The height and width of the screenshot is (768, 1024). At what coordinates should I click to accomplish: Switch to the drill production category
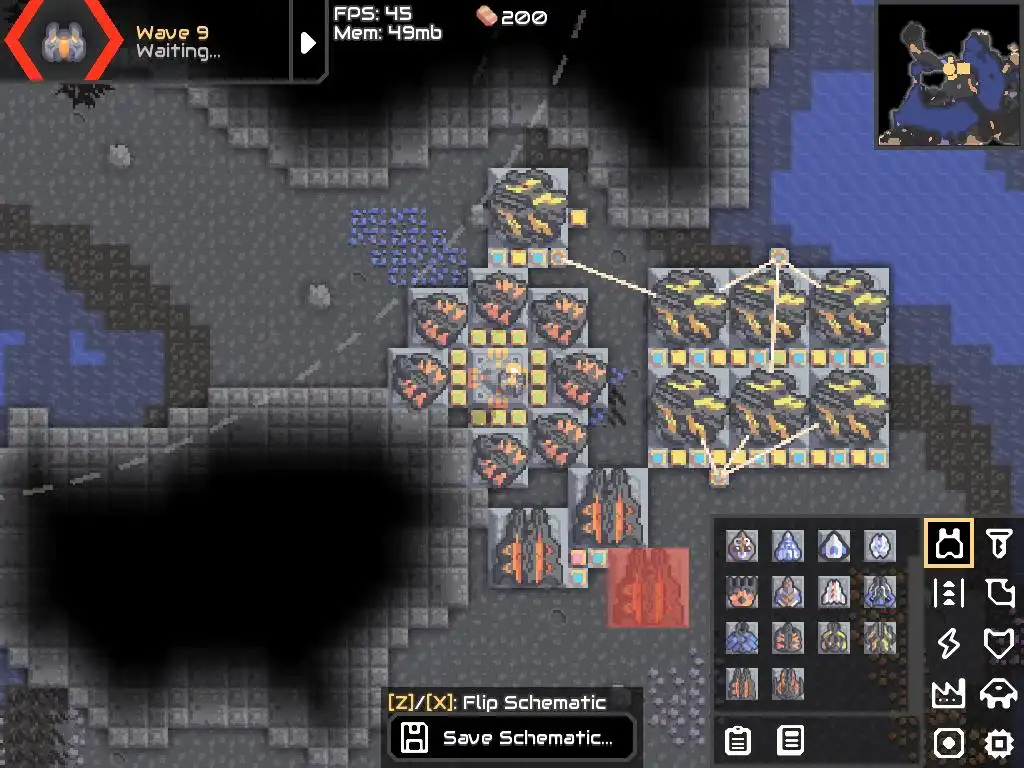click(x=998, y=543)
